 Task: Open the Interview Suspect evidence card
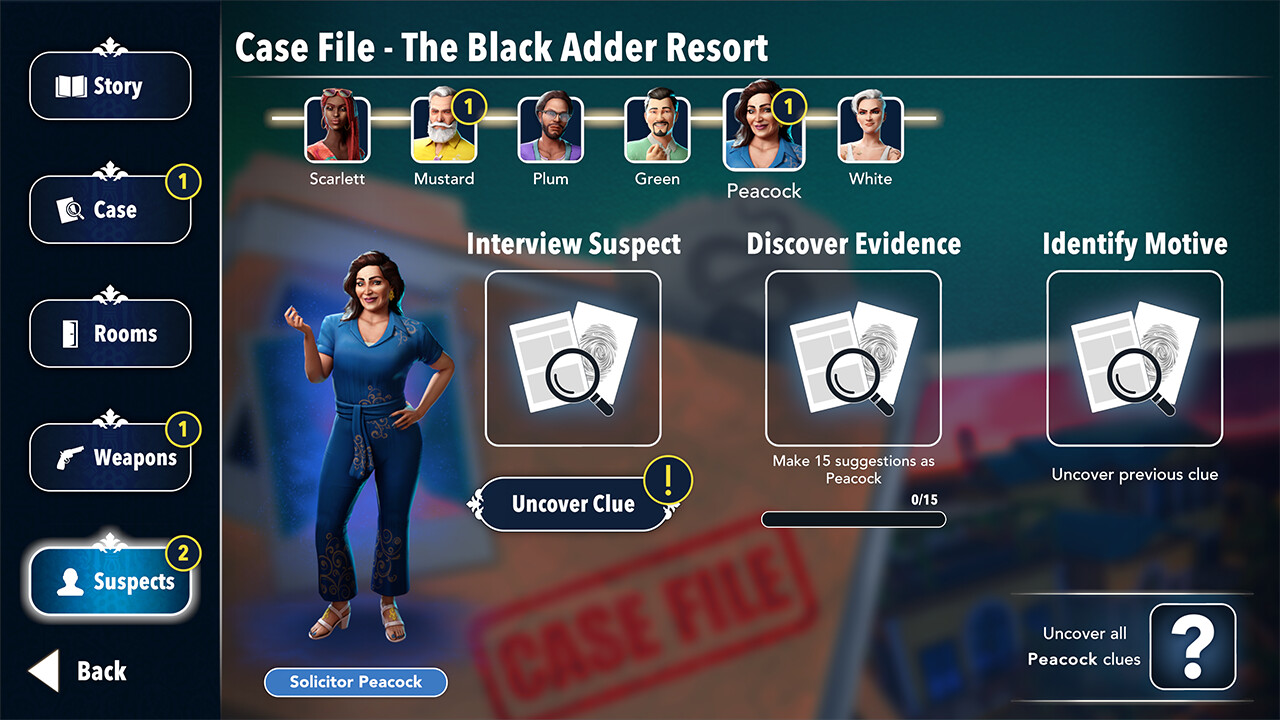pos(573,358)
